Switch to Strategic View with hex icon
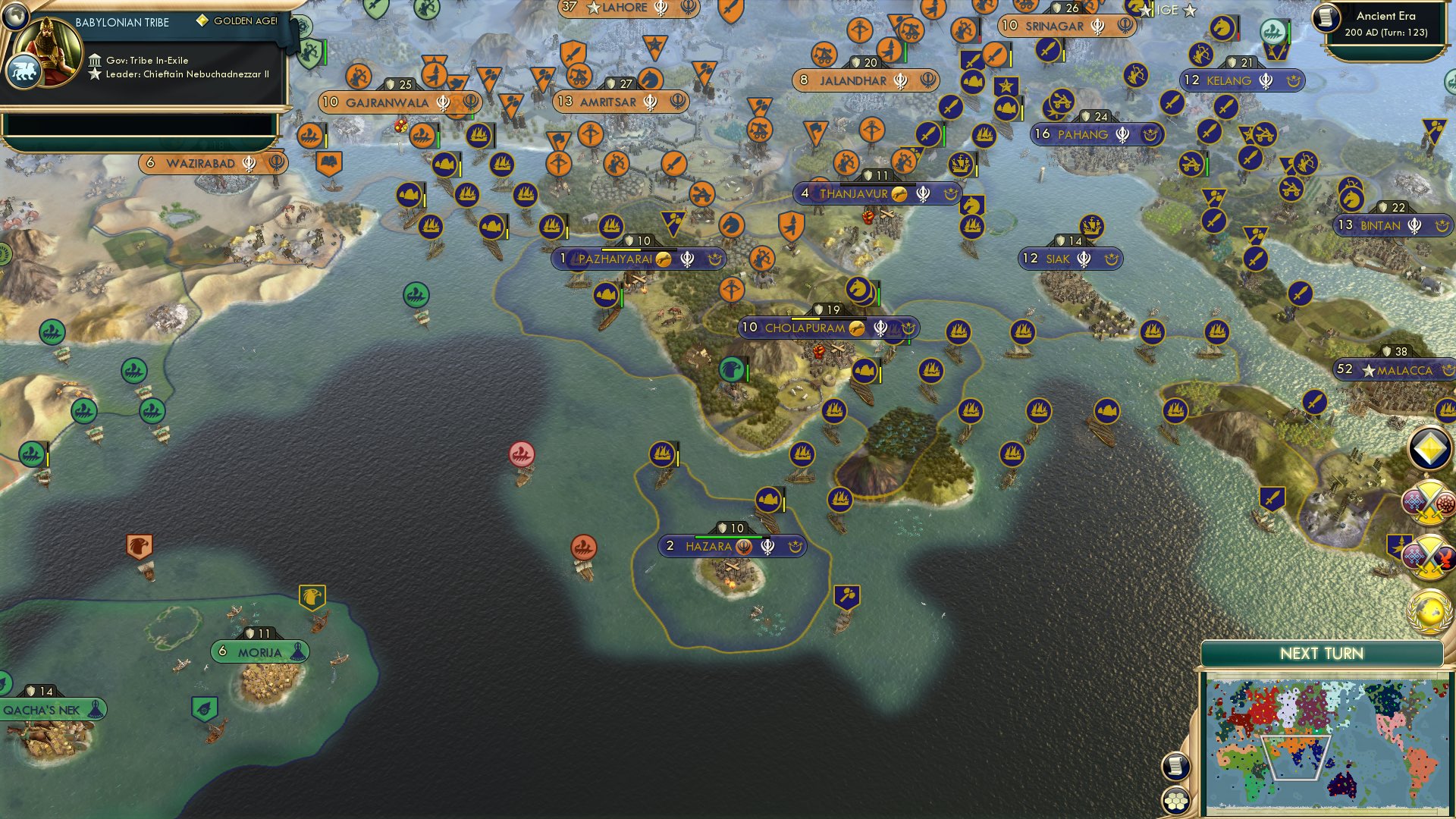Viewport: 1456px width, 819px height. tap(1175, 799)
